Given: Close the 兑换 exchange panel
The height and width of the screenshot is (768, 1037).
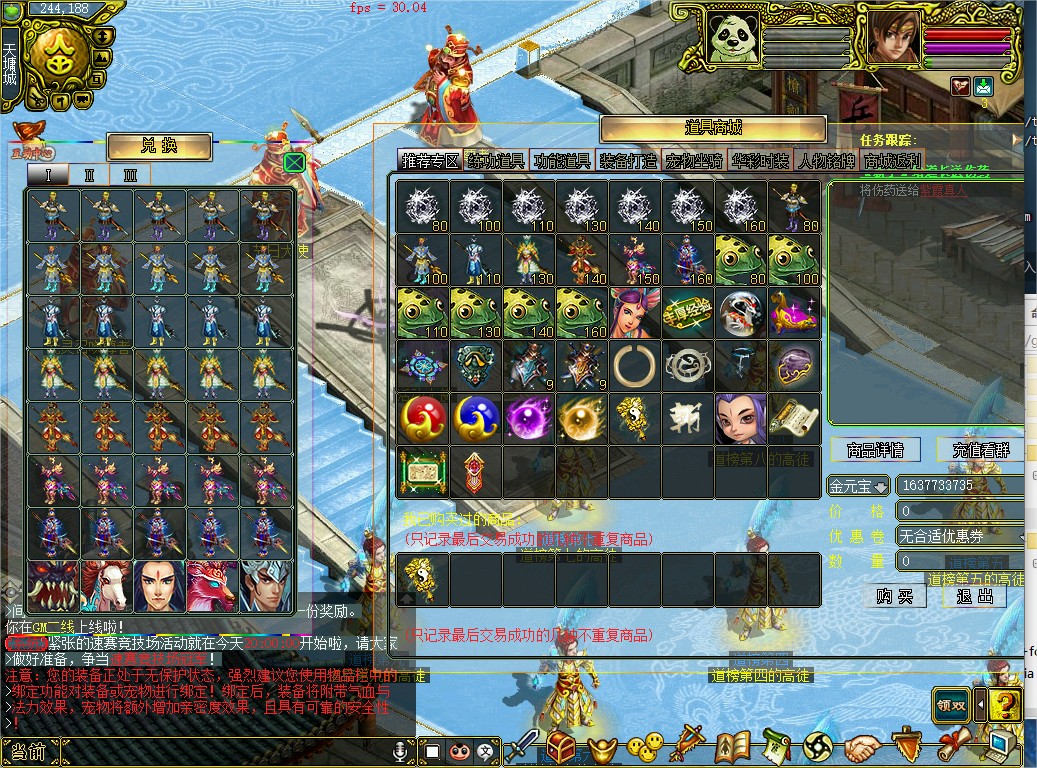Looking at the screenshot, I should pyautogui.click(x=294, y=162).
